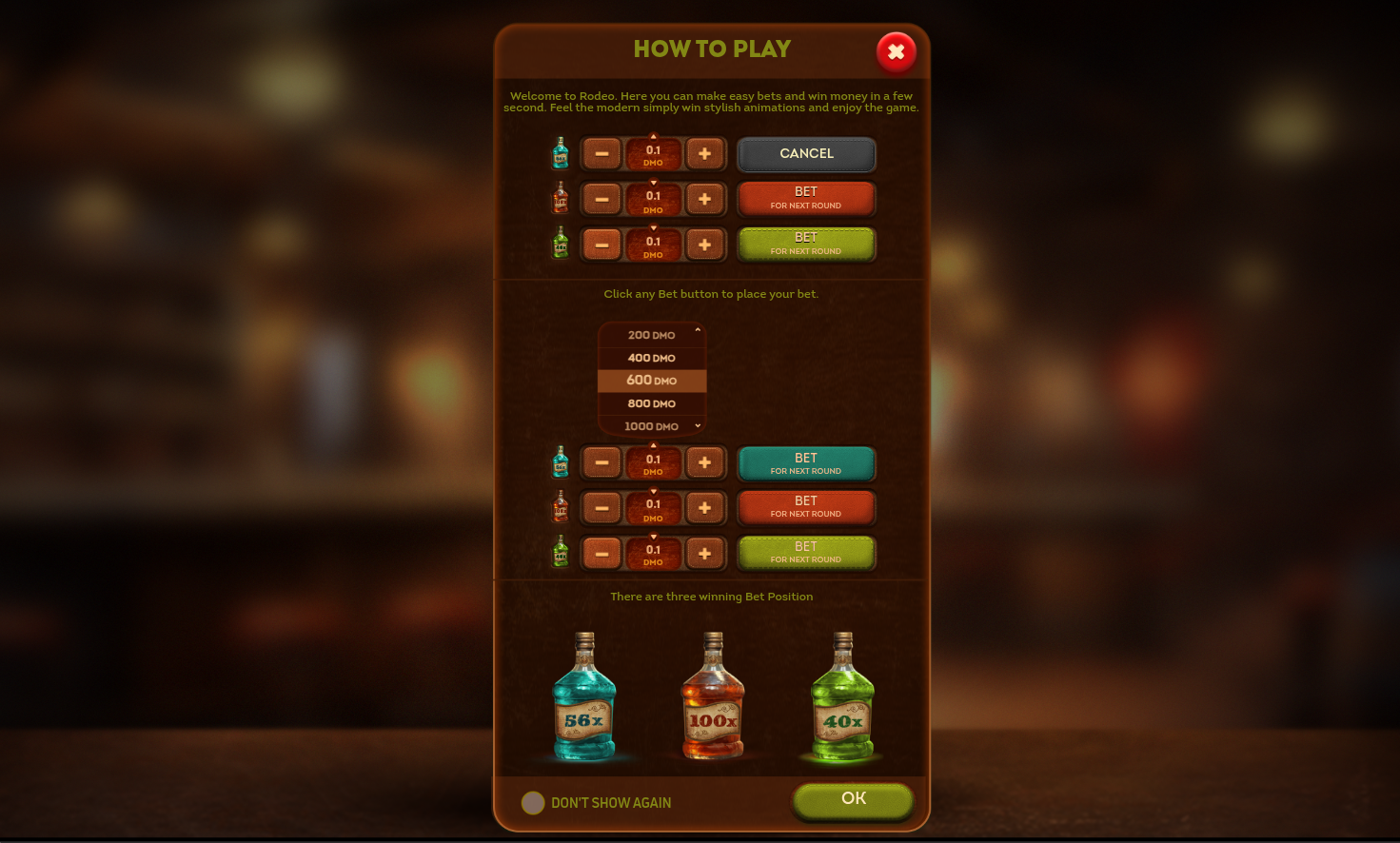Click the teal bottle icon beside the CANCEL row
The image size is (1400, 843).
click(x=561, y=152)
